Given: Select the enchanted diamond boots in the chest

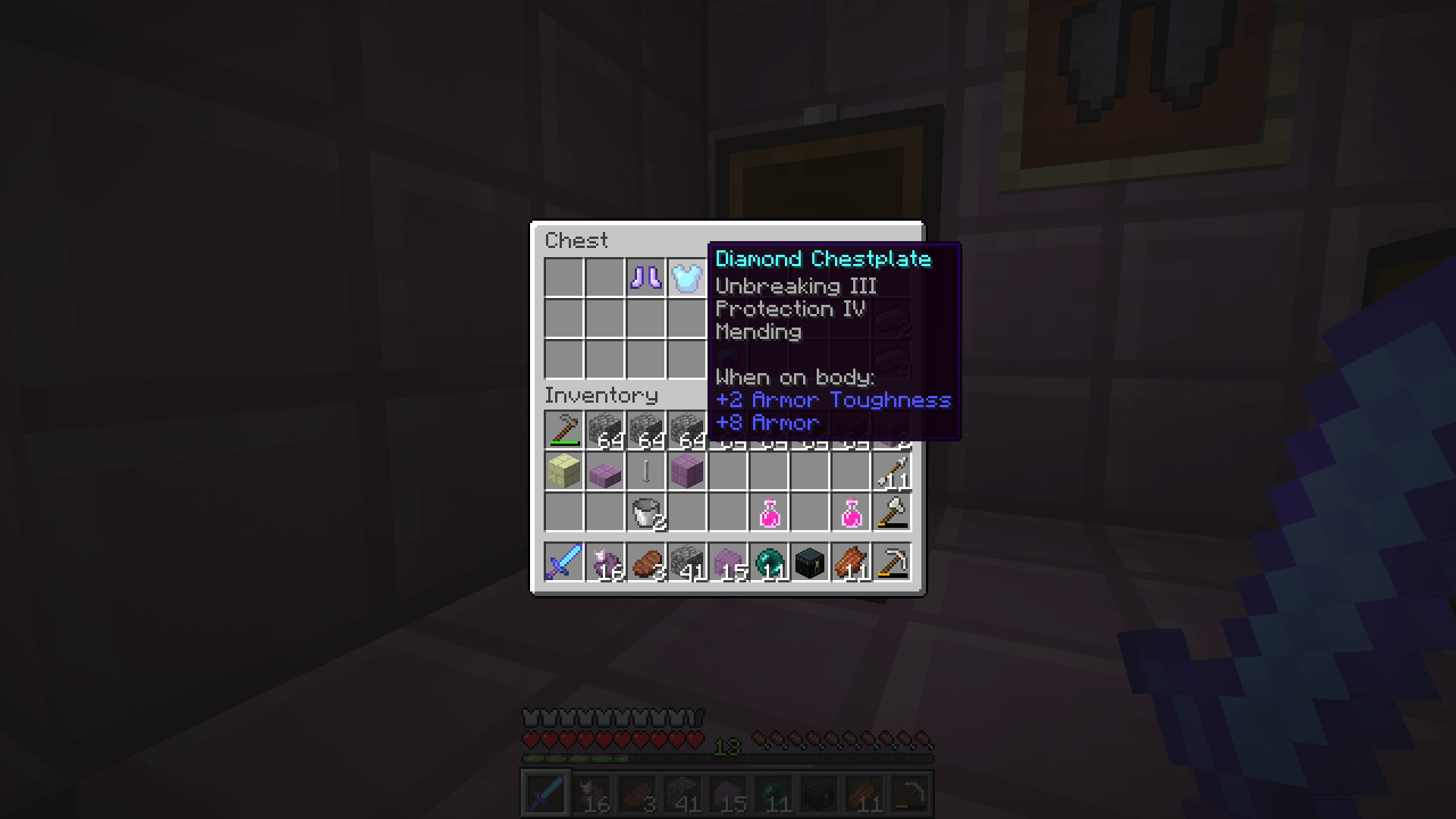Looking at the screenshot, I should 646,278.
